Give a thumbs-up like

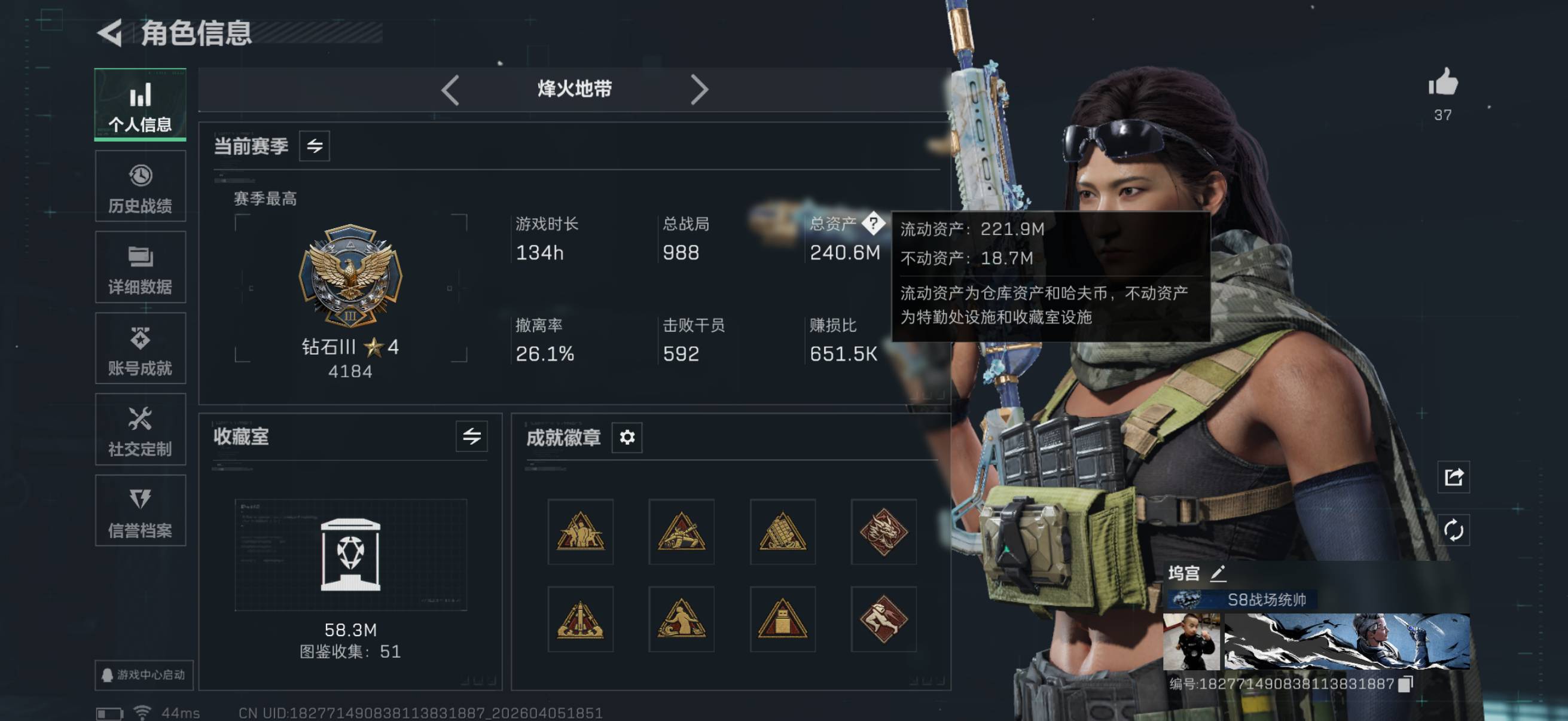point(1442,83)
